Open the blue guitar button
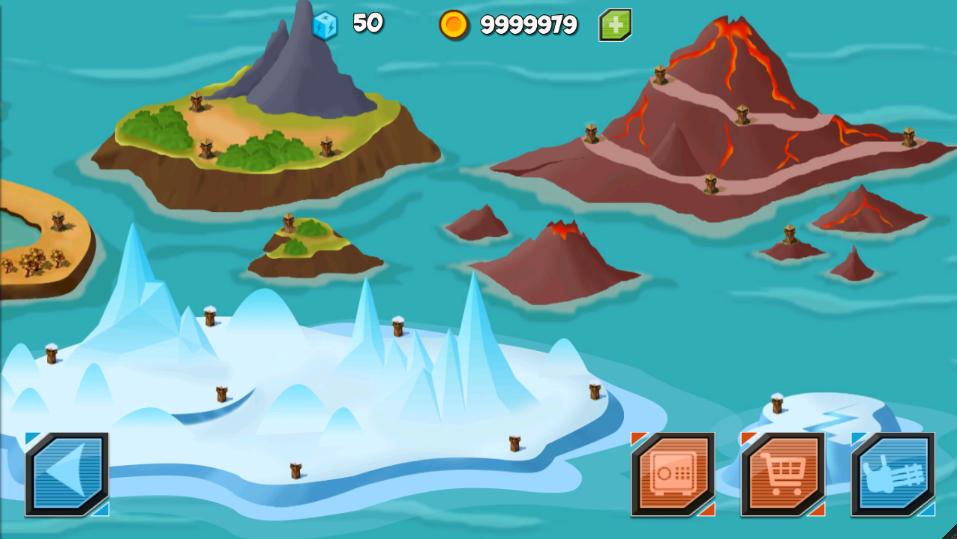Viewport: 957px width, 539px height. pos(892,474)
